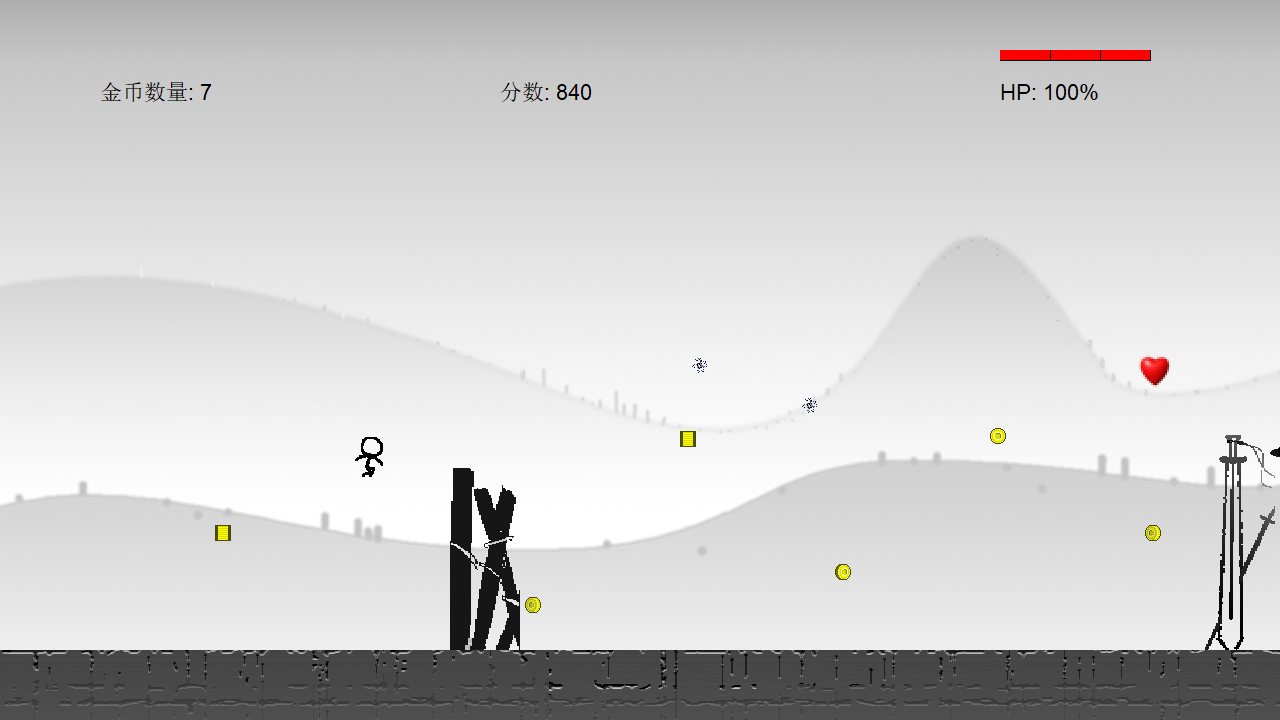Click the HP: 100% label
This screenshot has width=1280, height=720.
click(x=1047, y=93)
